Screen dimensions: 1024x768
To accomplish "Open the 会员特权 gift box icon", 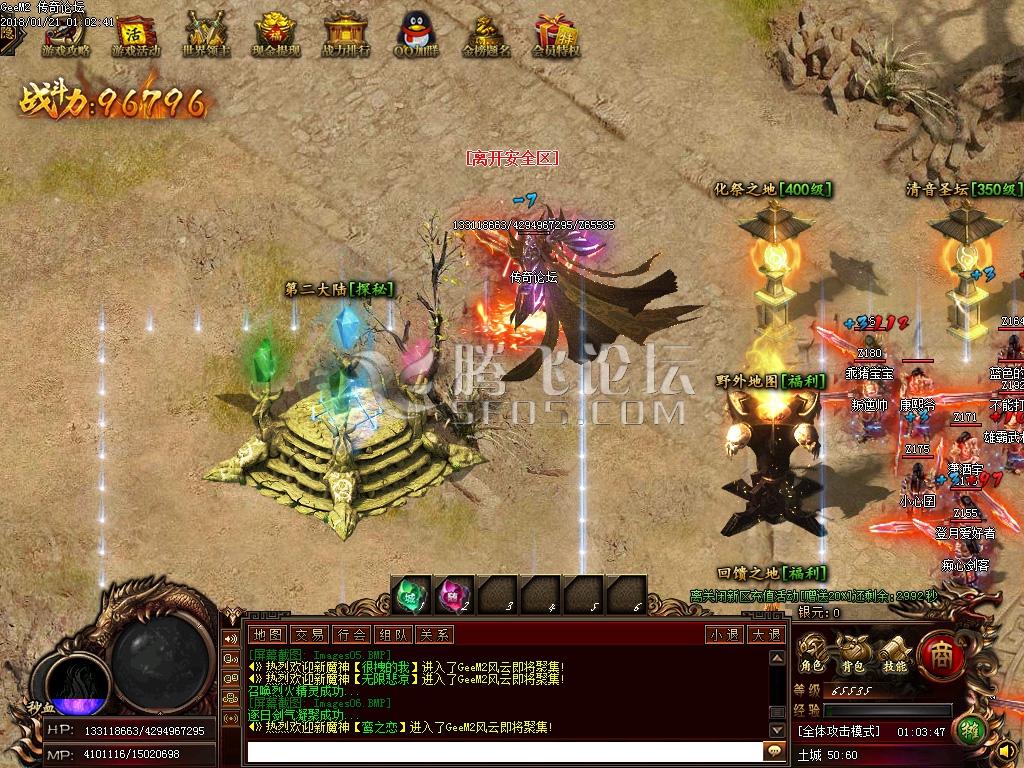I will tap(556, 34).
